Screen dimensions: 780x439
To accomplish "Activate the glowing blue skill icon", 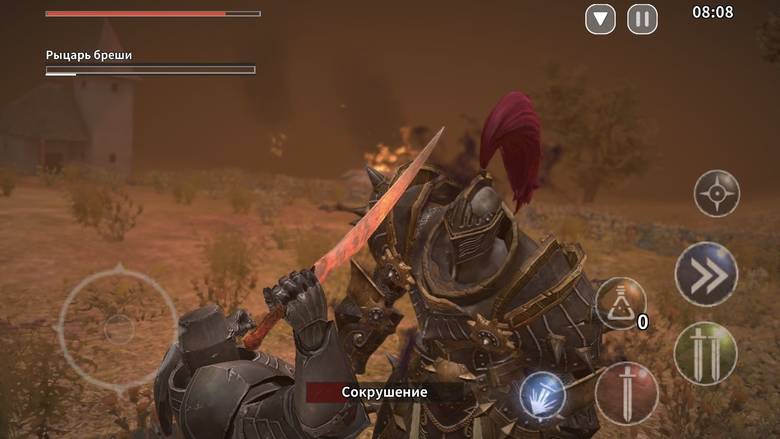I will click(x=543, y=395).
